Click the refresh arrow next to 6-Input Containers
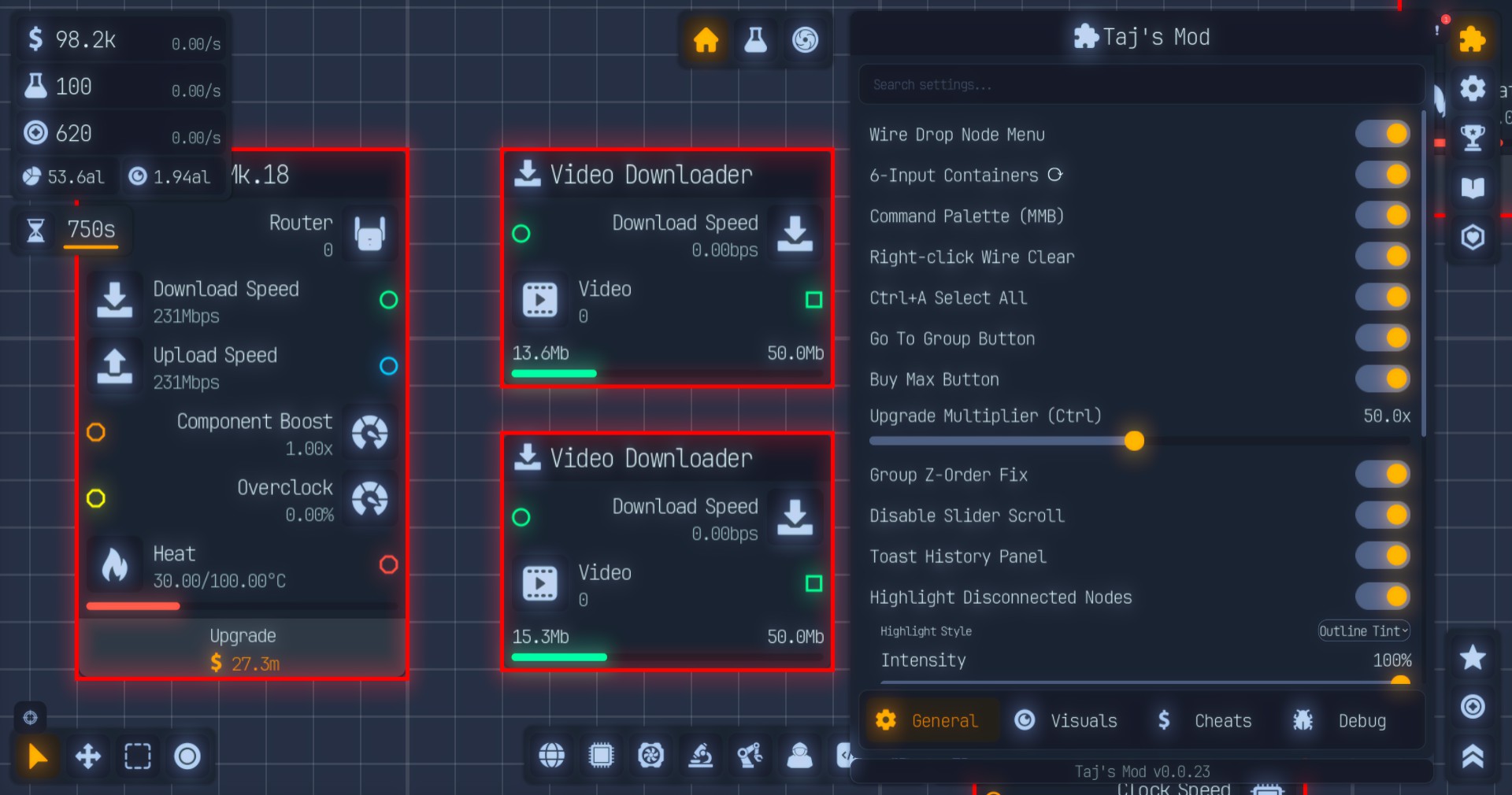 click(1055, 175)
